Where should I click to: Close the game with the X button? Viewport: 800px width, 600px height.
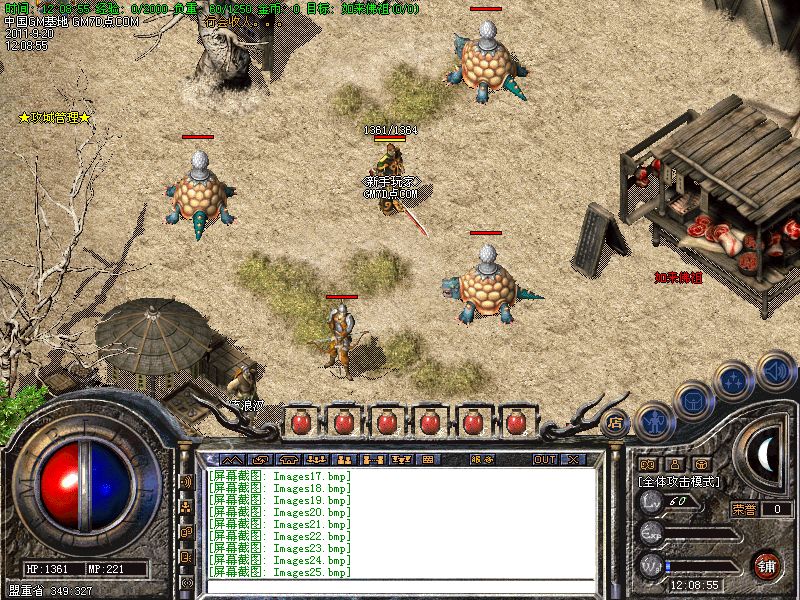click(573, 459)
